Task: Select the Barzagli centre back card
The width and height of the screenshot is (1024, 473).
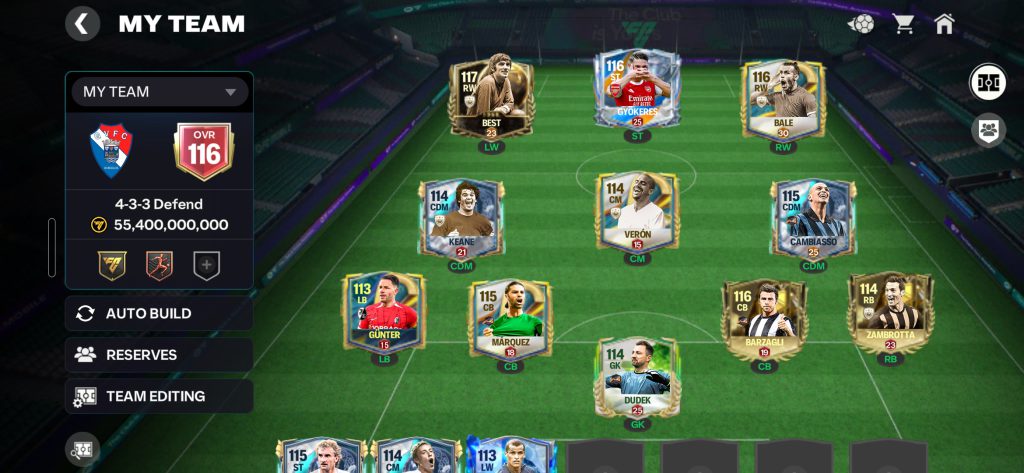Action: coord(764,318)
